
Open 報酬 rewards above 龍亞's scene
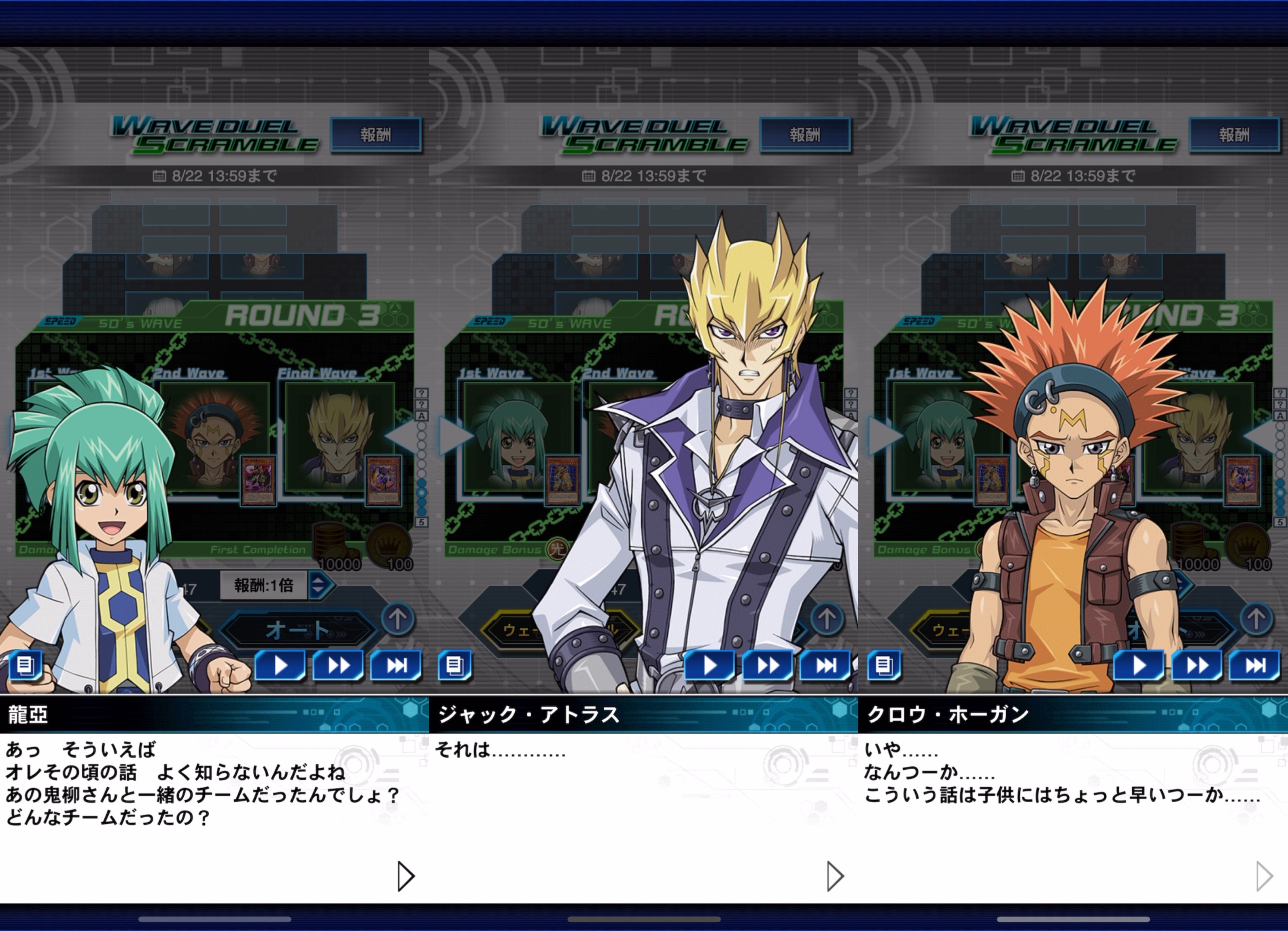[x=376, y=135]
